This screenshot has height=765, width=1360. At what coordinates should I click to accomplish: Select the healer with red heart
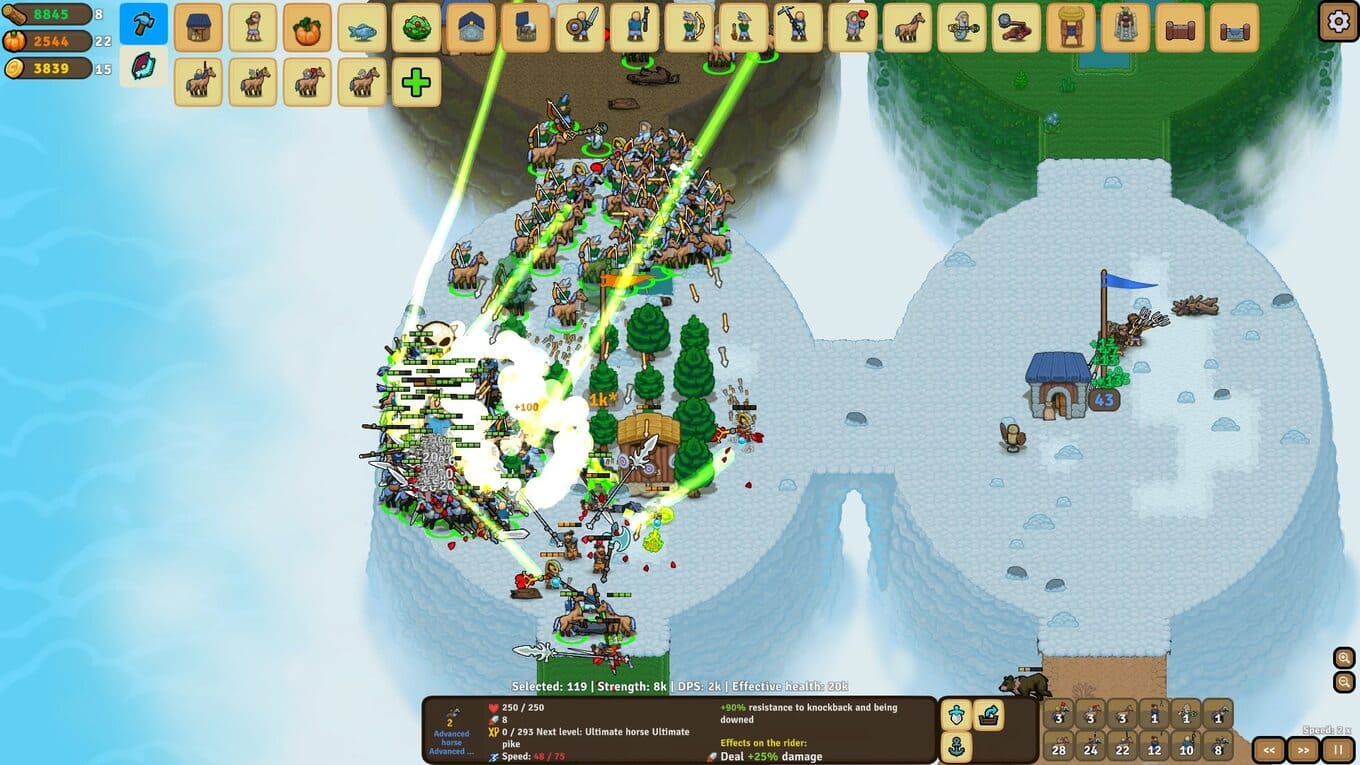(852, 28)
